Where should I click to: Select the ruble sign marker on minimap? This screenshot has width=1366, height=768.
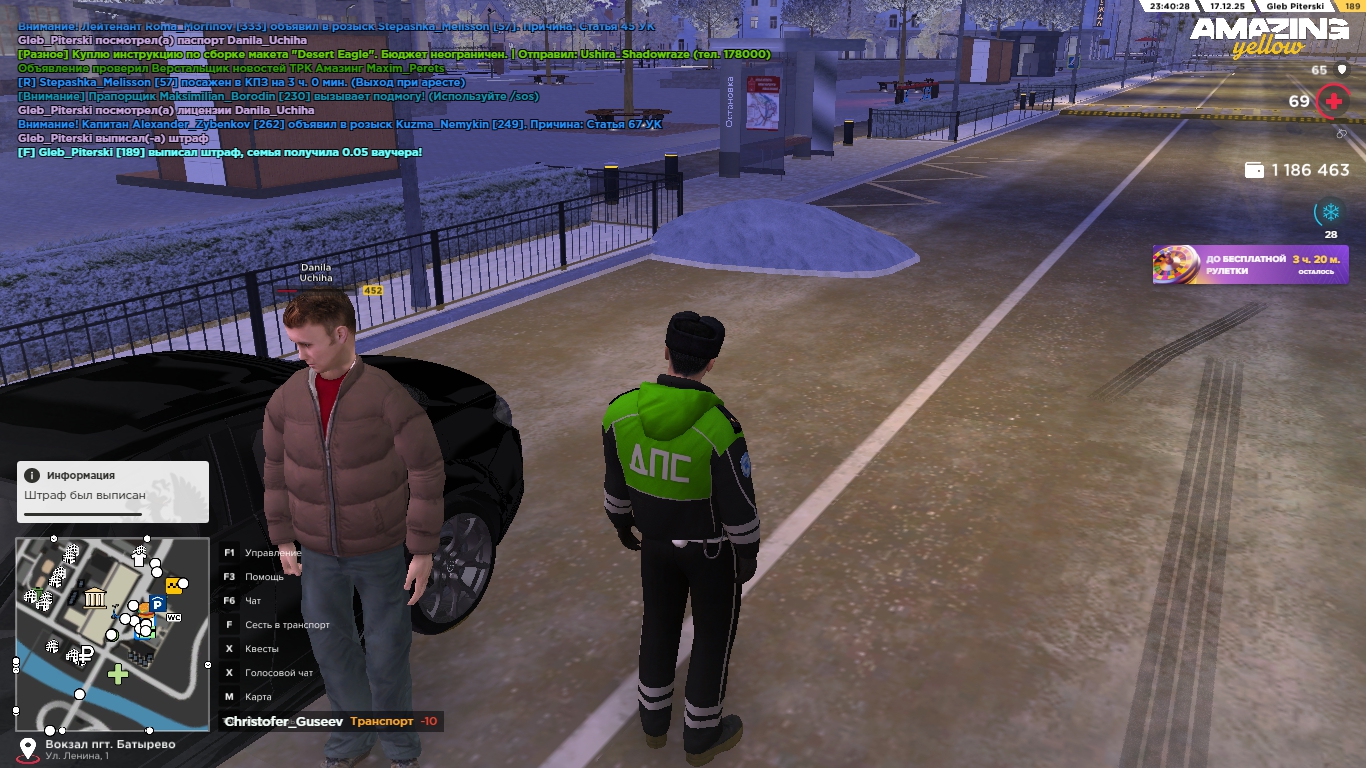point(86,655)
